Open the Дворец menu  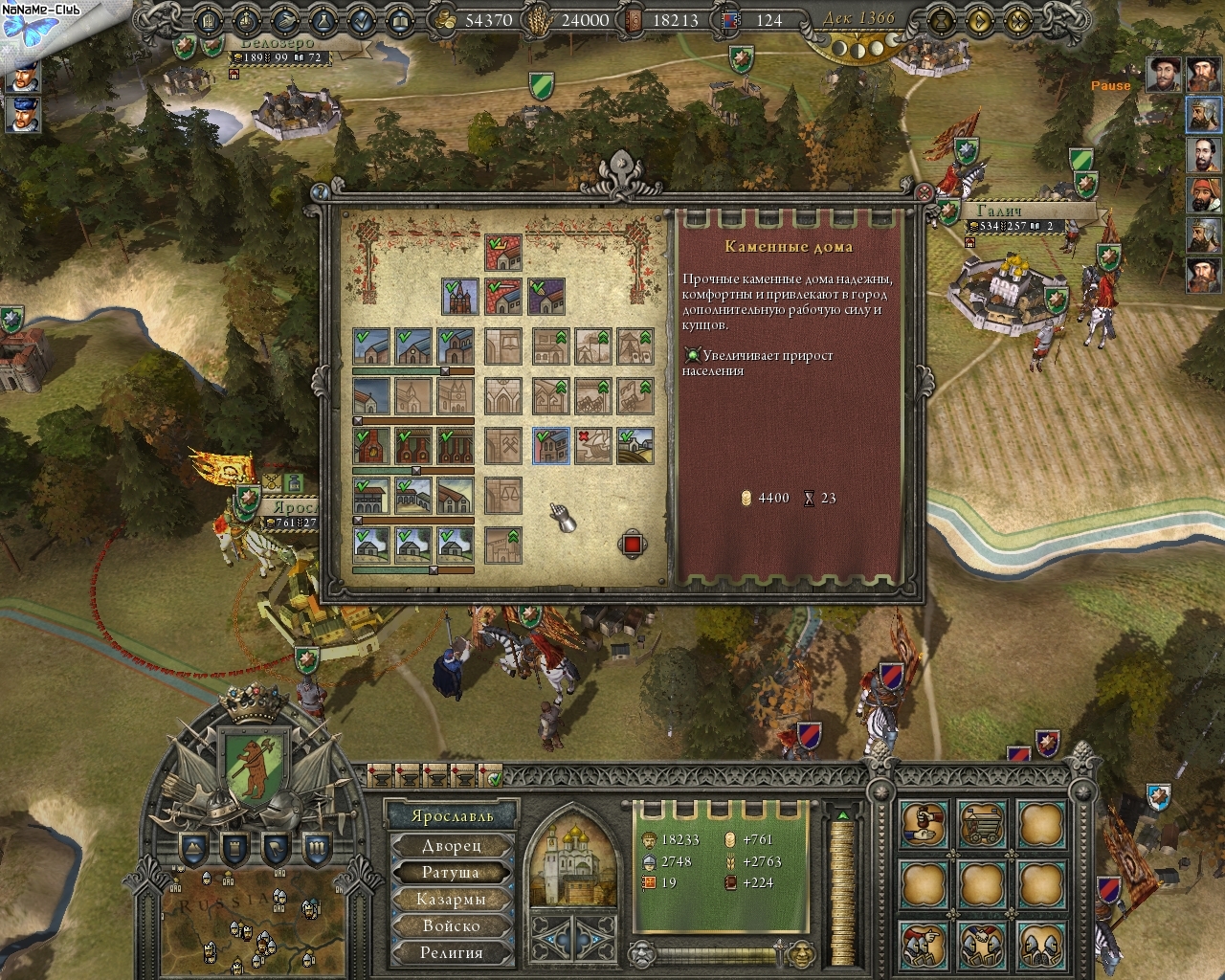pyautogui.click(x=452, y=846)
